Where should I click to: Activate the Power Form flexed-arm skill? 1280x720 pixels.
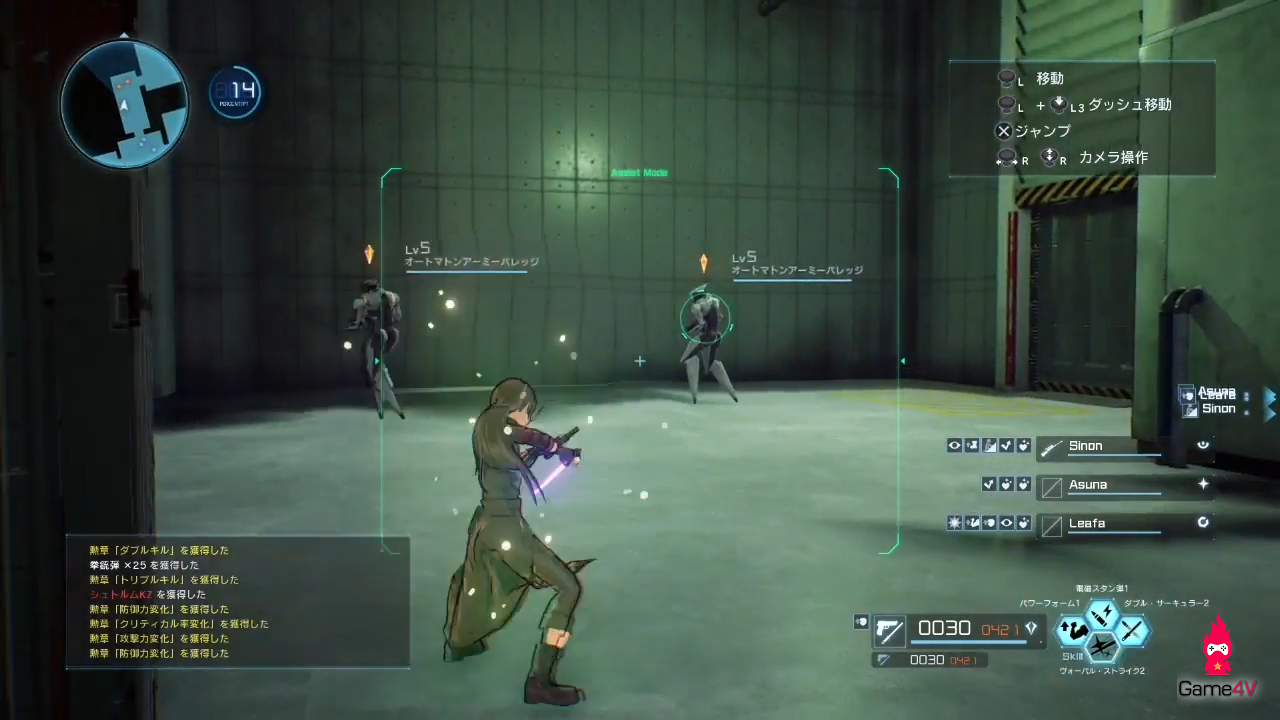coord(1074,630)
